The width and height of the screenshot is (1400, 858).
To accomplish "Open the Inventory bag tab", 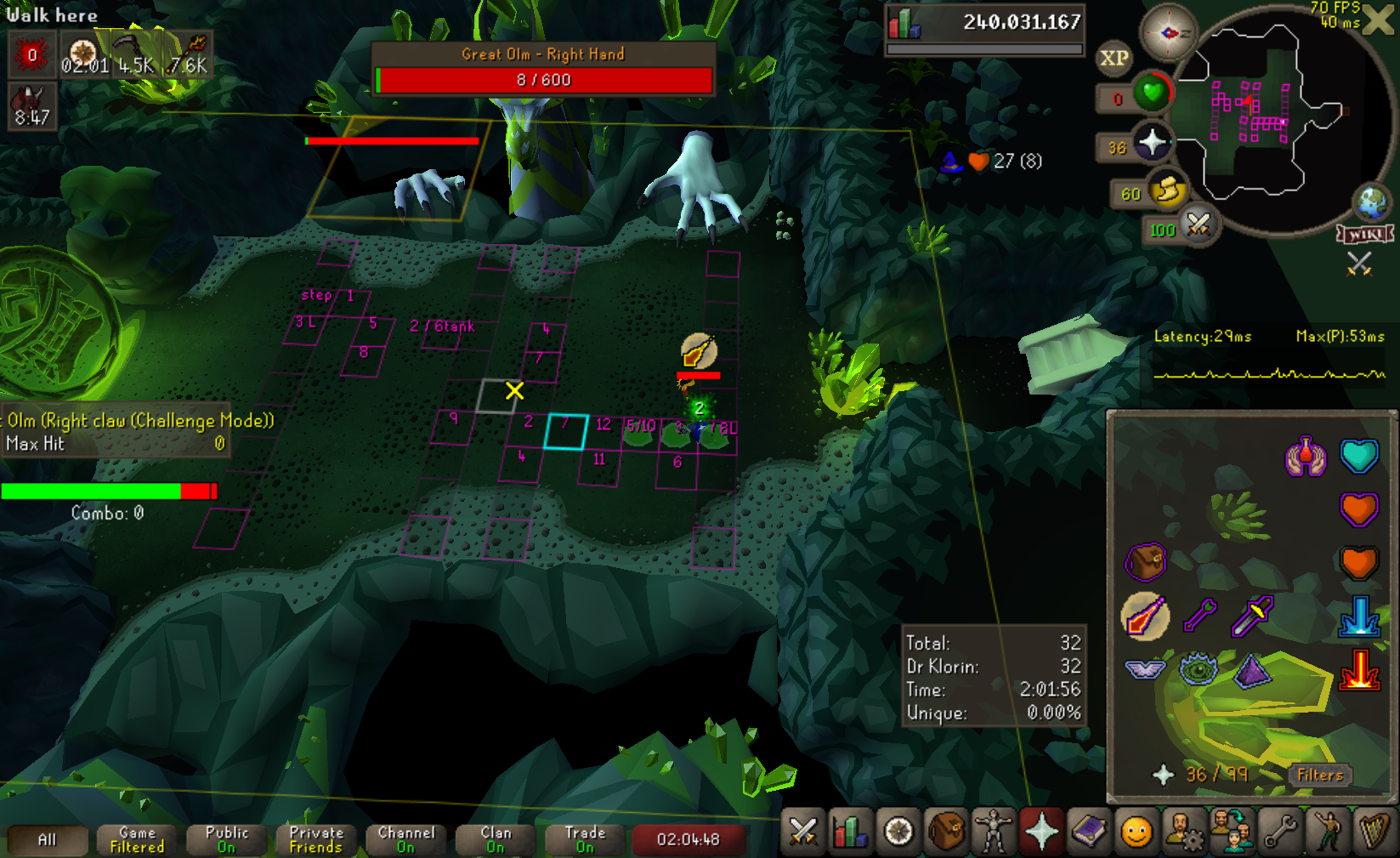I will (x=946, y=832).
